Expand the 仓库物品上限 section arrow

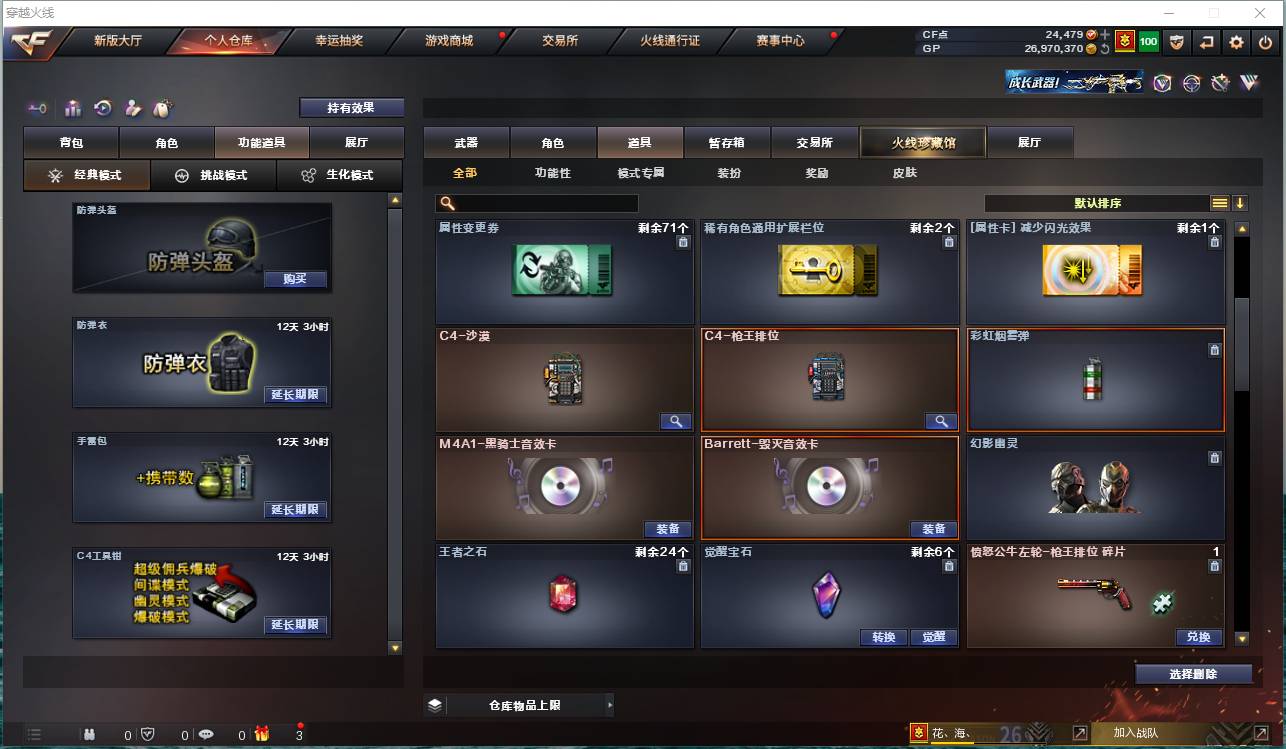tap(609, 704)
